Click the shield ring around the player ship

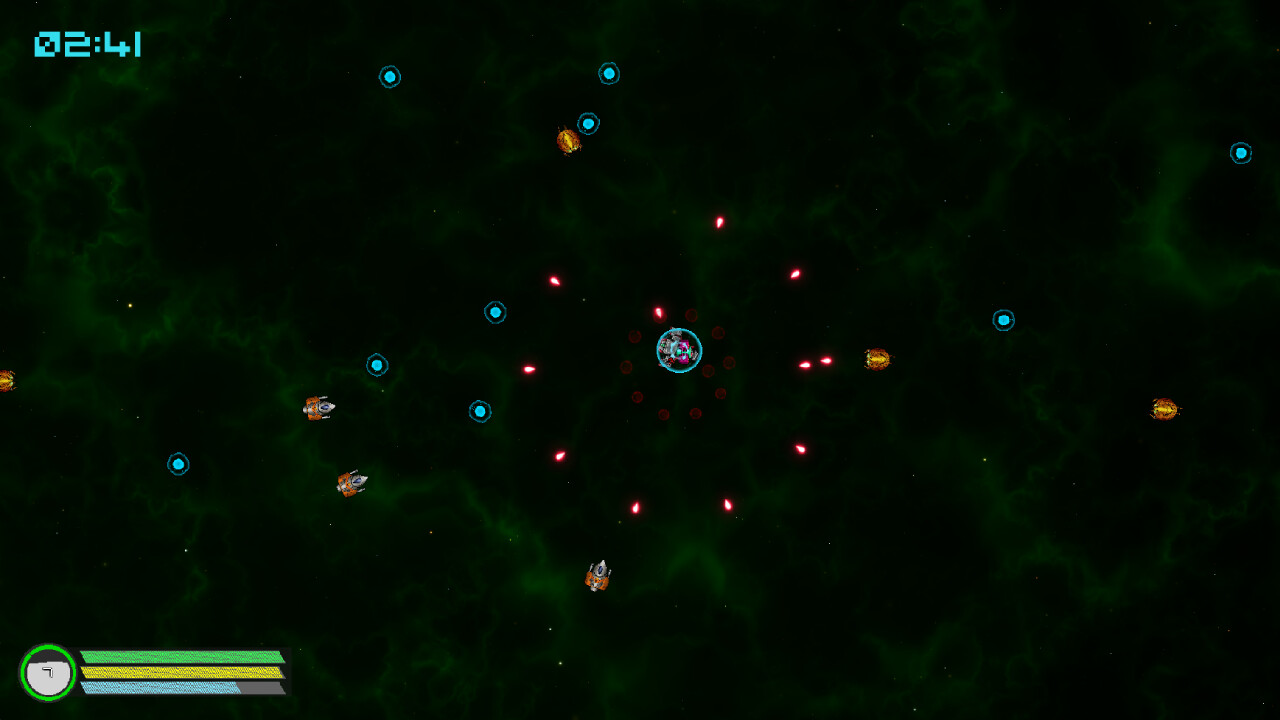coord(679,328)
